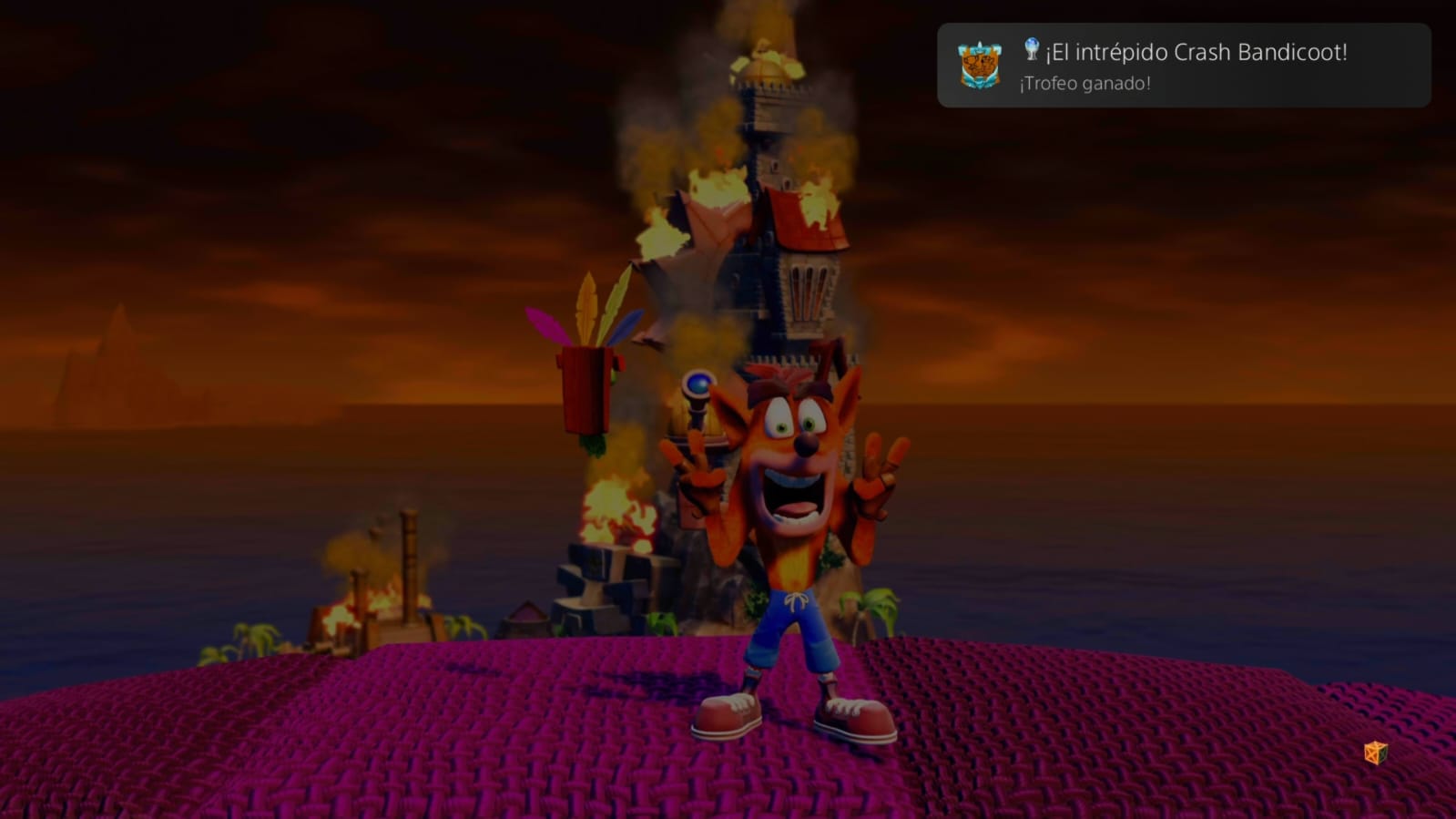Select the Crash Bandicoot game emblem icon
This screenshot has height=819, width=1456.
coord(979,66)
